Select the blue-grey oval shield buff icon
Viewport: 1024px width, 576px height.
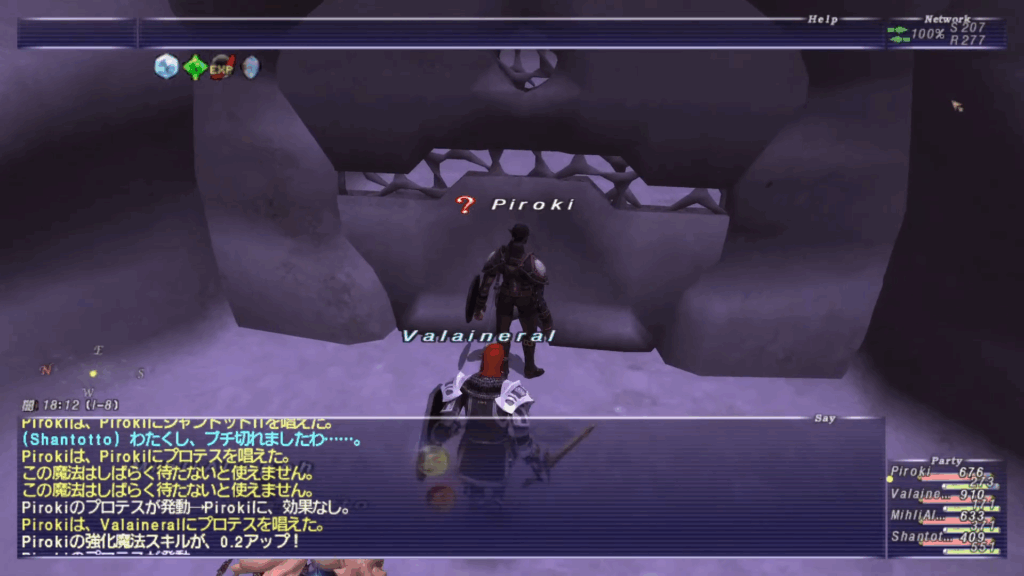coord(249,67)
